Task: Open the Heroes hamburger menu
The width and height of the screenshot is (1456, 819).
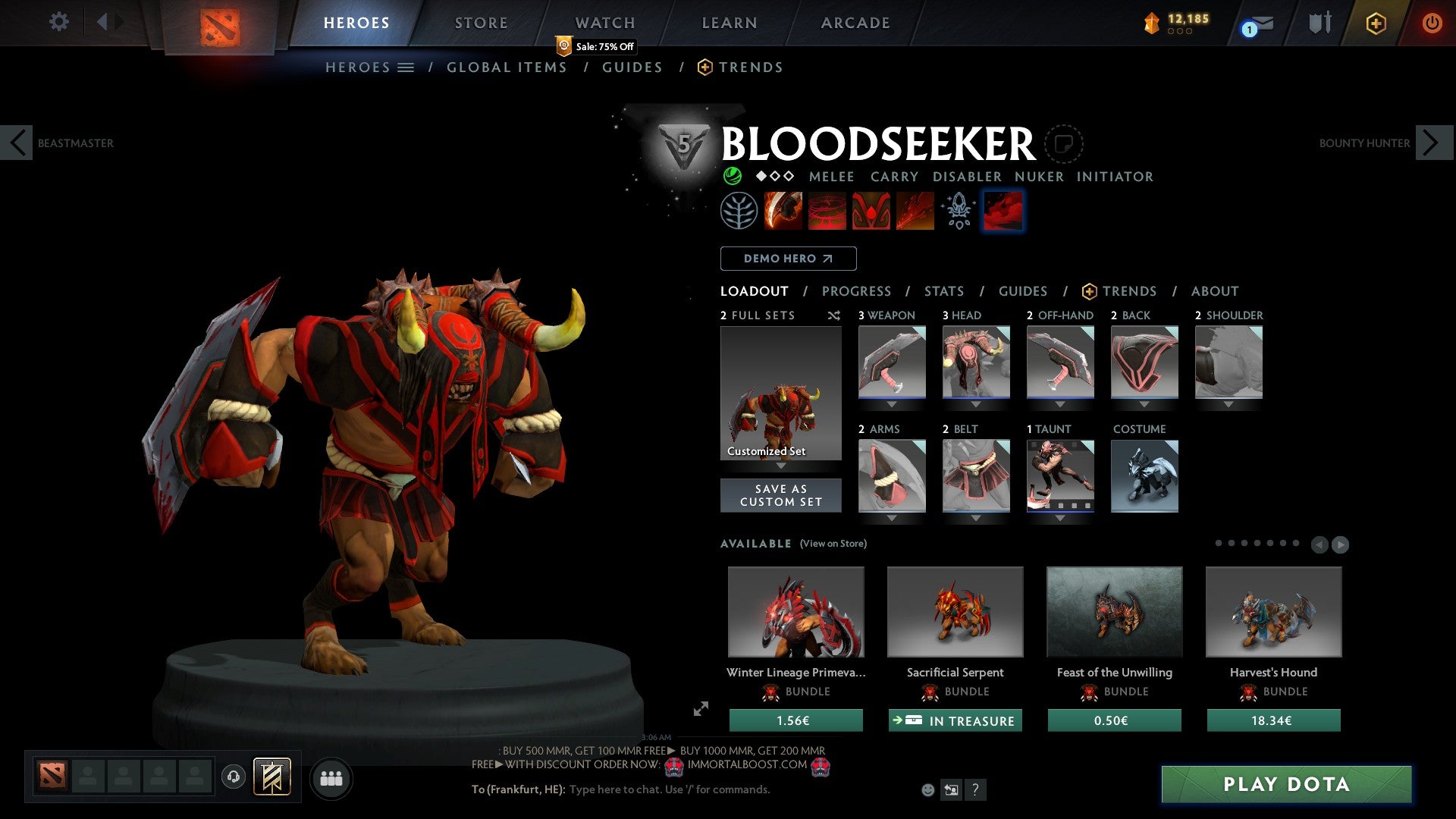Action: [x=406, y=67]
